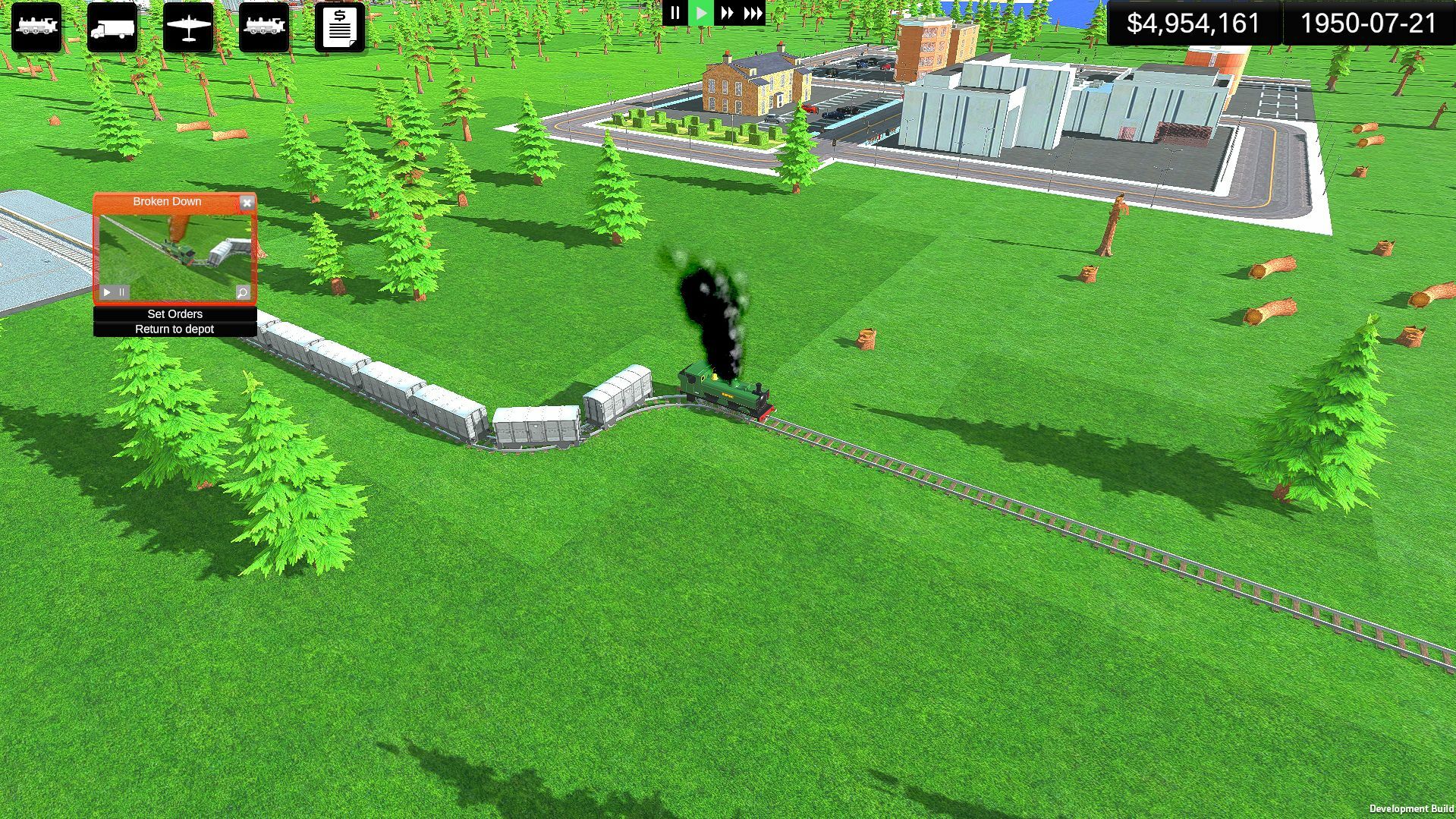Screen dimensions: 1456x819
Task: Activate maximum triple-arrow game speed
Action: (x=753, y=12)
